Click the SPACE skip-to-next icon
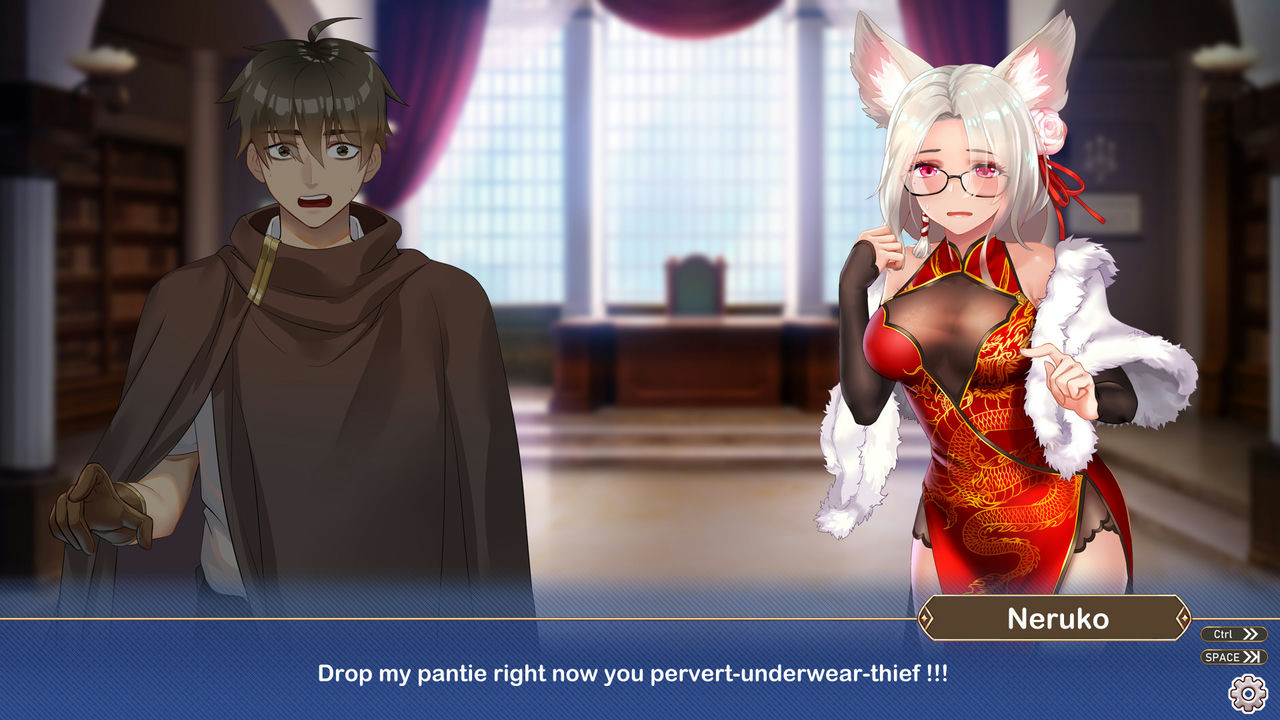 pos(1232,656)
